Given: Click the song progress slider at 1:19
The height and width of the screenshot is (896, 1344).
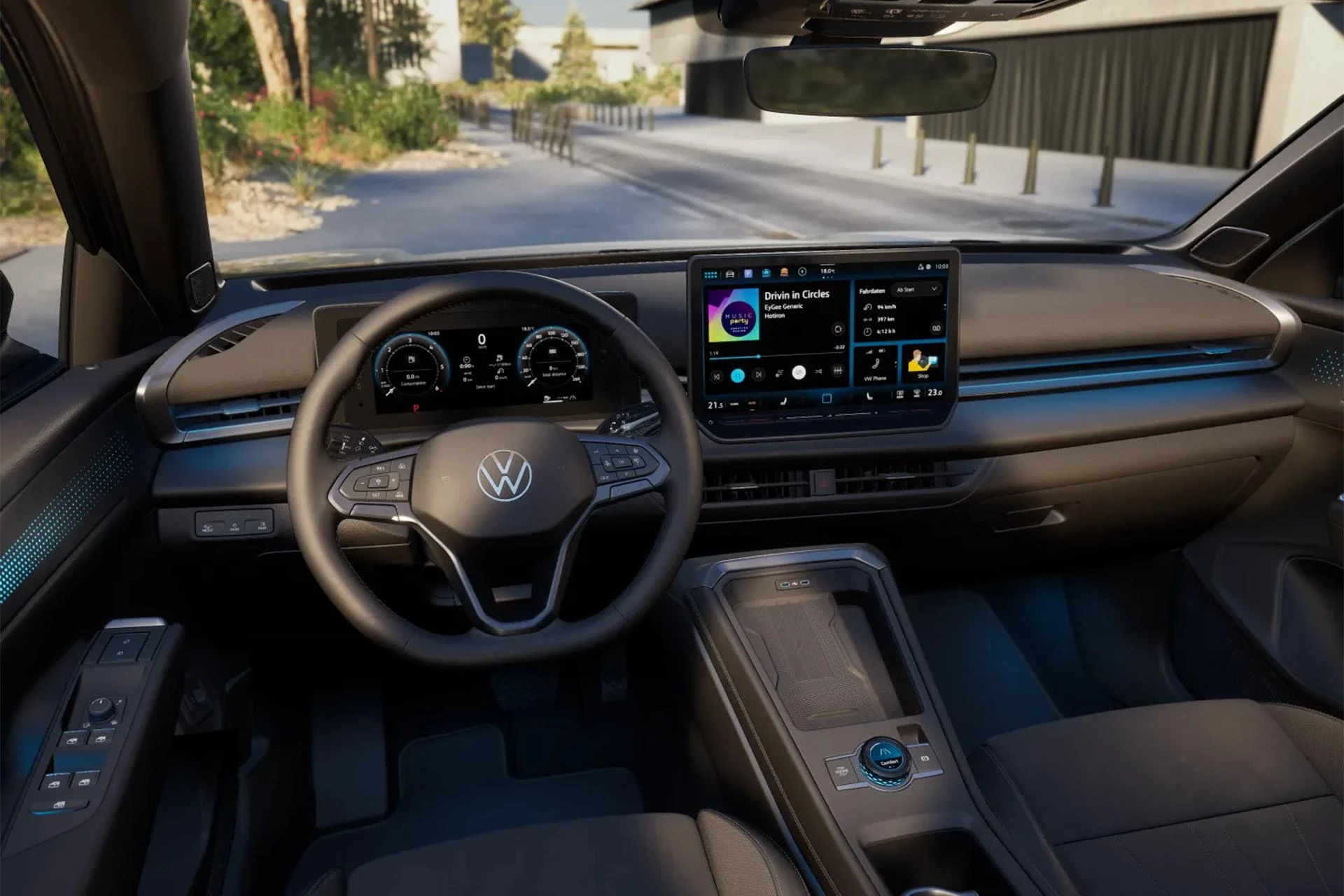Looking at the screenshot, I should pyautogui.click(x=759, y=357).
